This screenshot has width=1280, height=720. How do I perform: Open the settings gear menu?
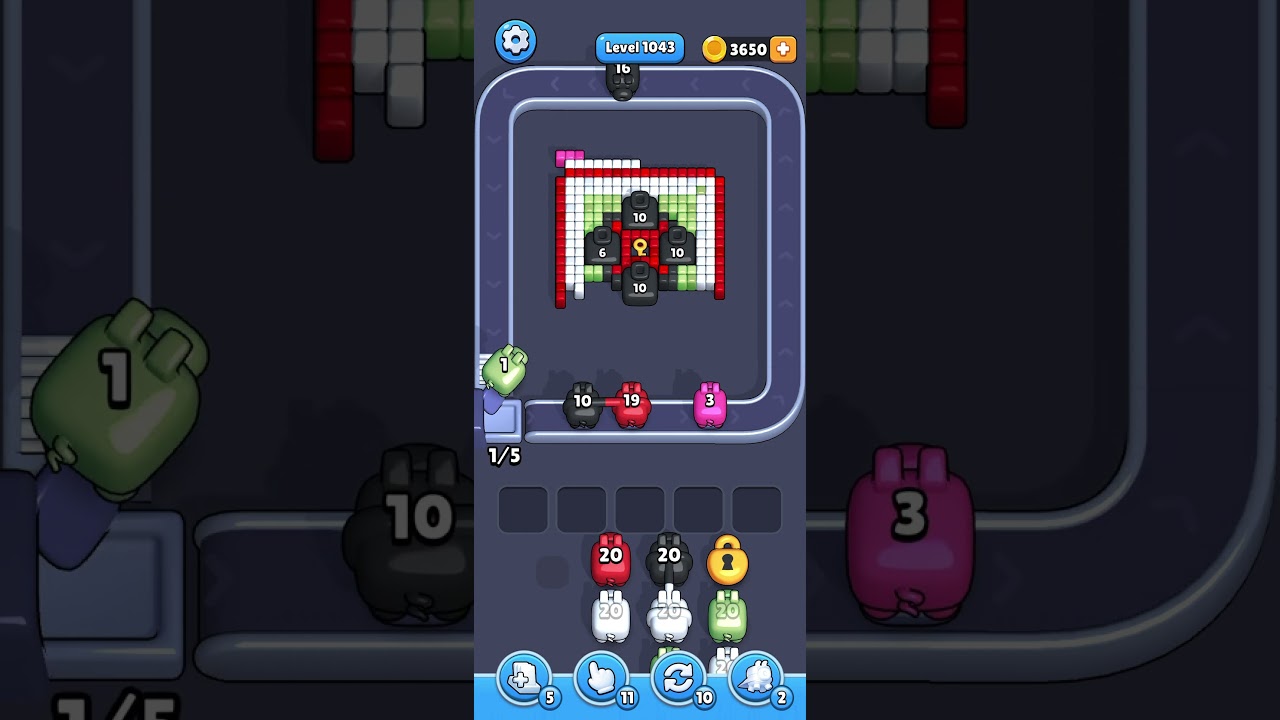click(516, 41)
